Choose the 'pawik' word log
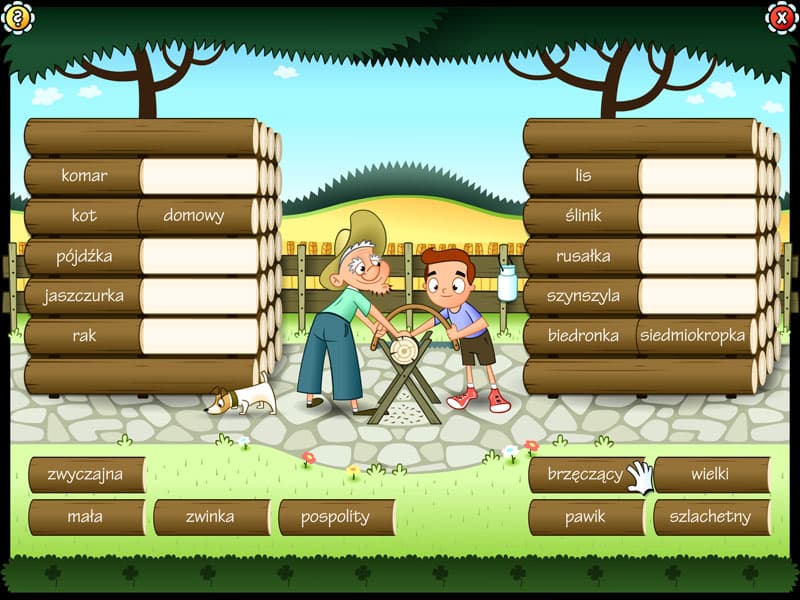This screenshot has width=800, height=600. [586, 517]
